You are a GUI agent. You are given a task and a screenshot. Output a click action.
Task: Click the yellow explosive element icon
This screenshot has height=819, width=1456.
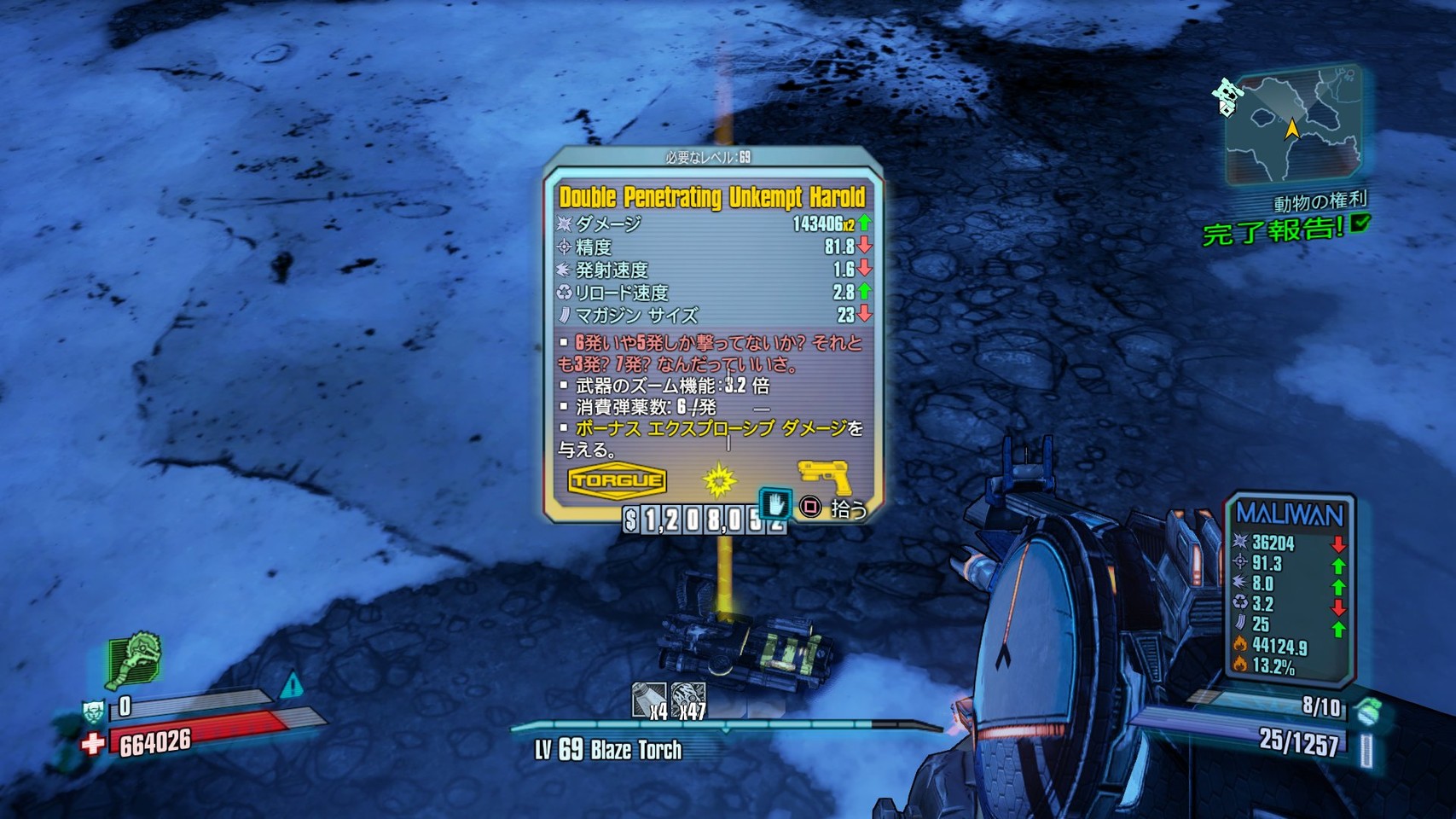[719, 480]
